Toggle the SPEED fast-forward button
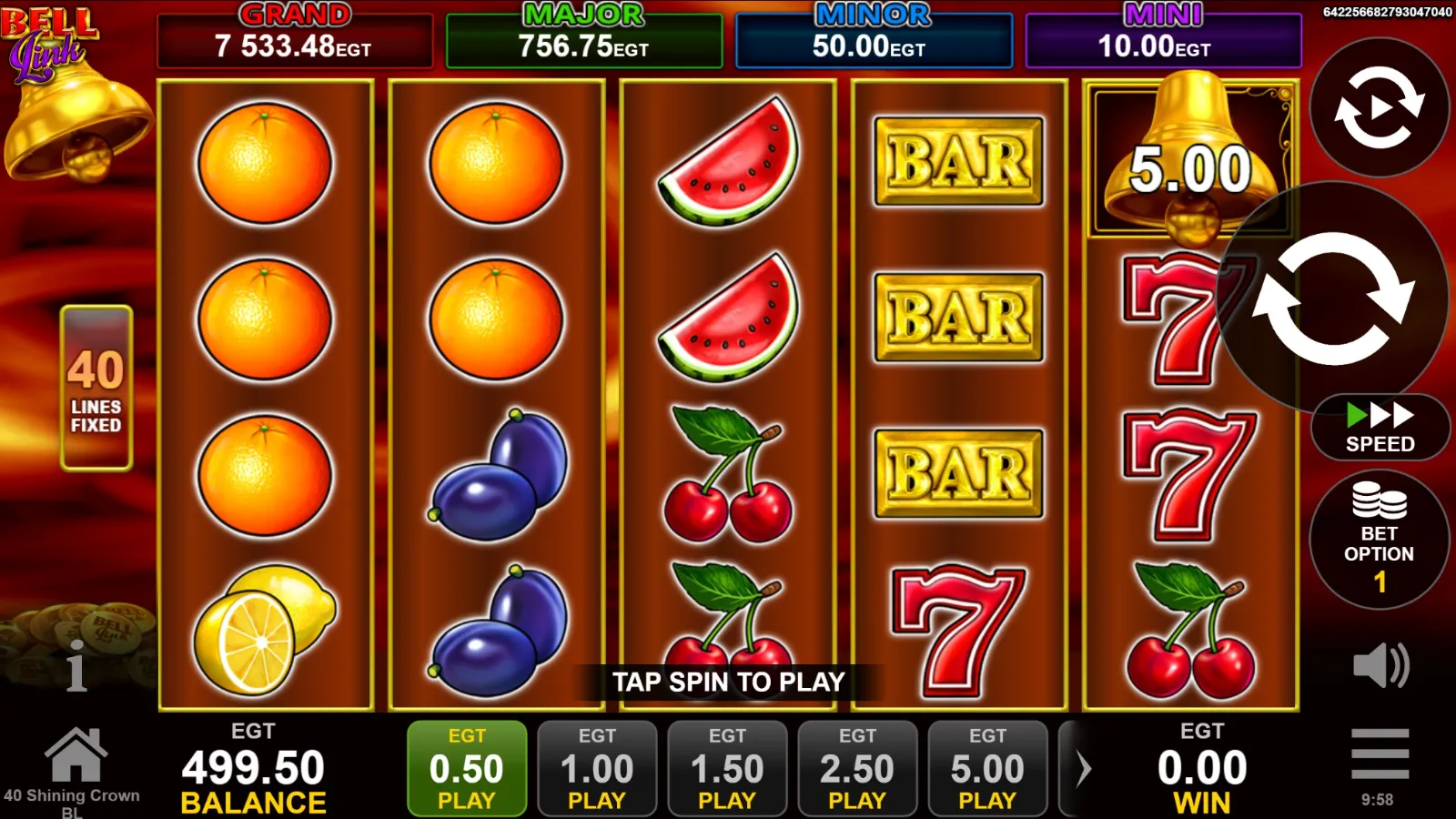This screenshot has width=1456, height=819. [1380, 428]
